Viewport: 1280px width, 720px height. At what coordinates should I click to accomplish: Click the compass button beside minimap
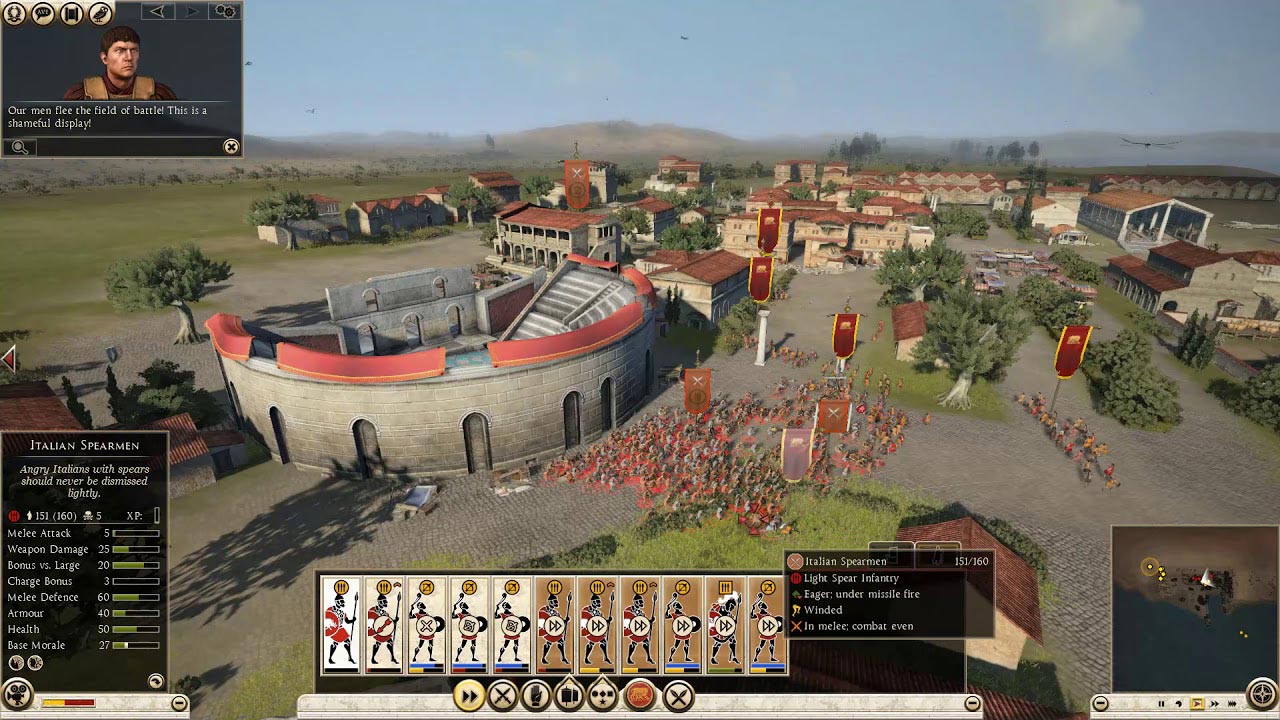coord(1263,694)
